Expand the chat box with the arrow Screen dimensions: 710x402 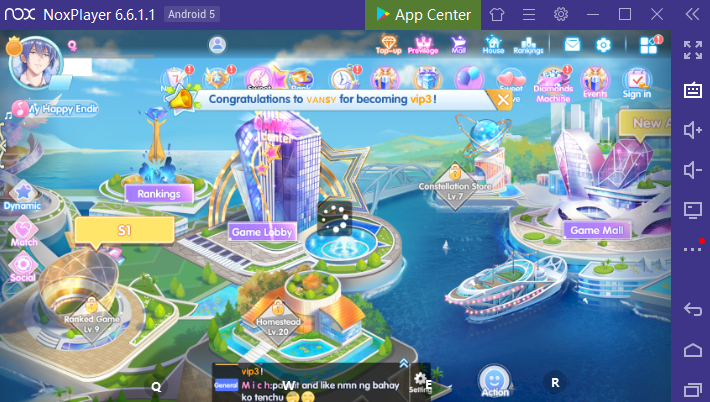tap(404, 363)
